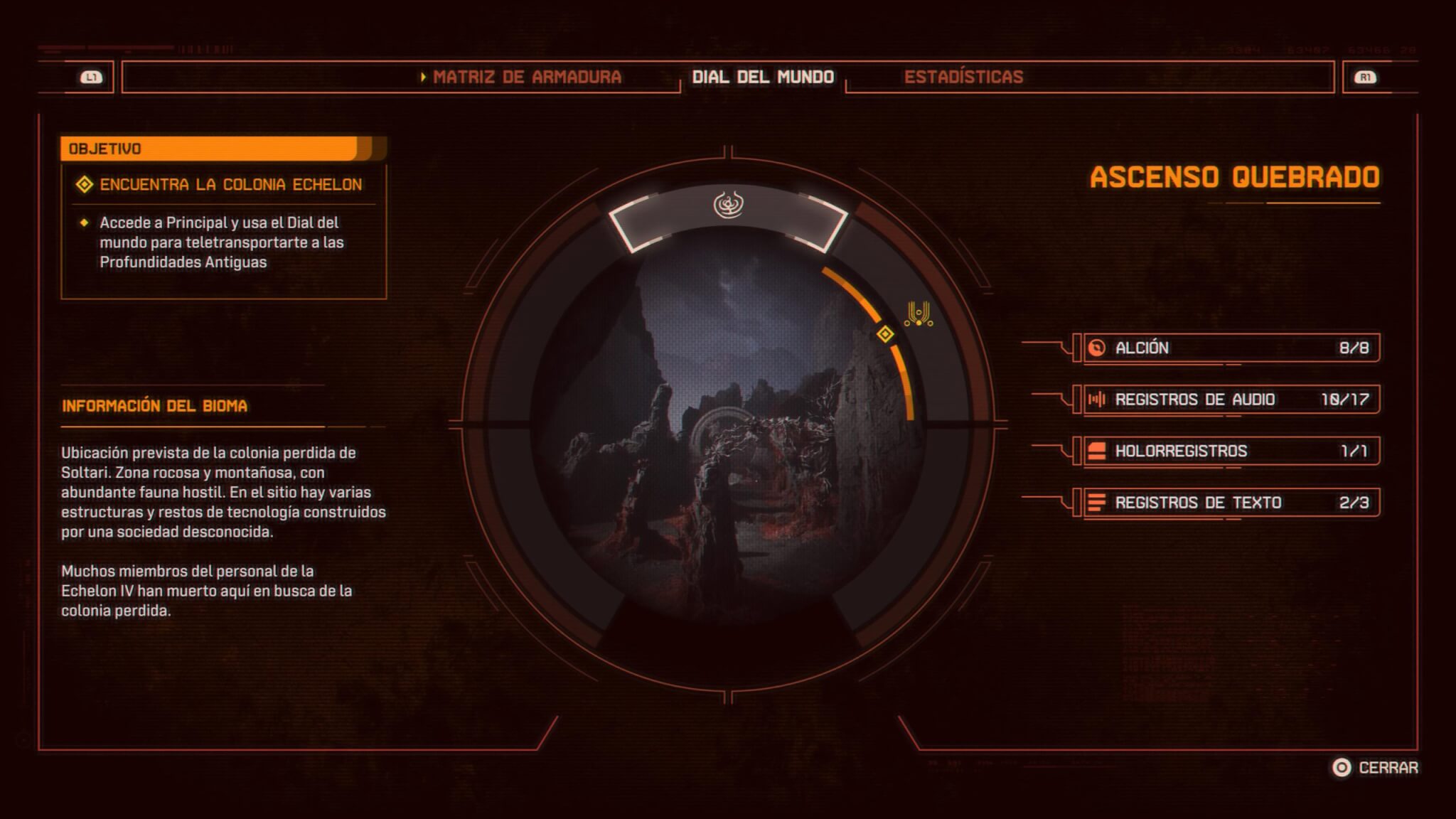Select the Alción 8/8 row
Viewport: 1456px width, 819px height.
tap(1231, 348)
